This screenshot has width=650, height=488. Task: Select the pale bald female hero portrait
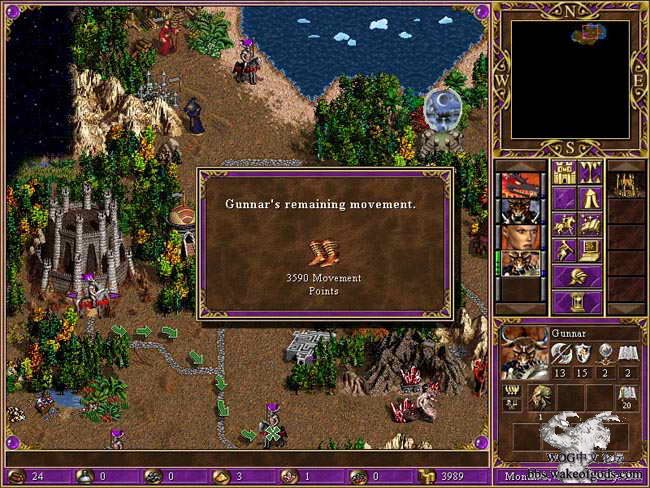click(521, 238)
